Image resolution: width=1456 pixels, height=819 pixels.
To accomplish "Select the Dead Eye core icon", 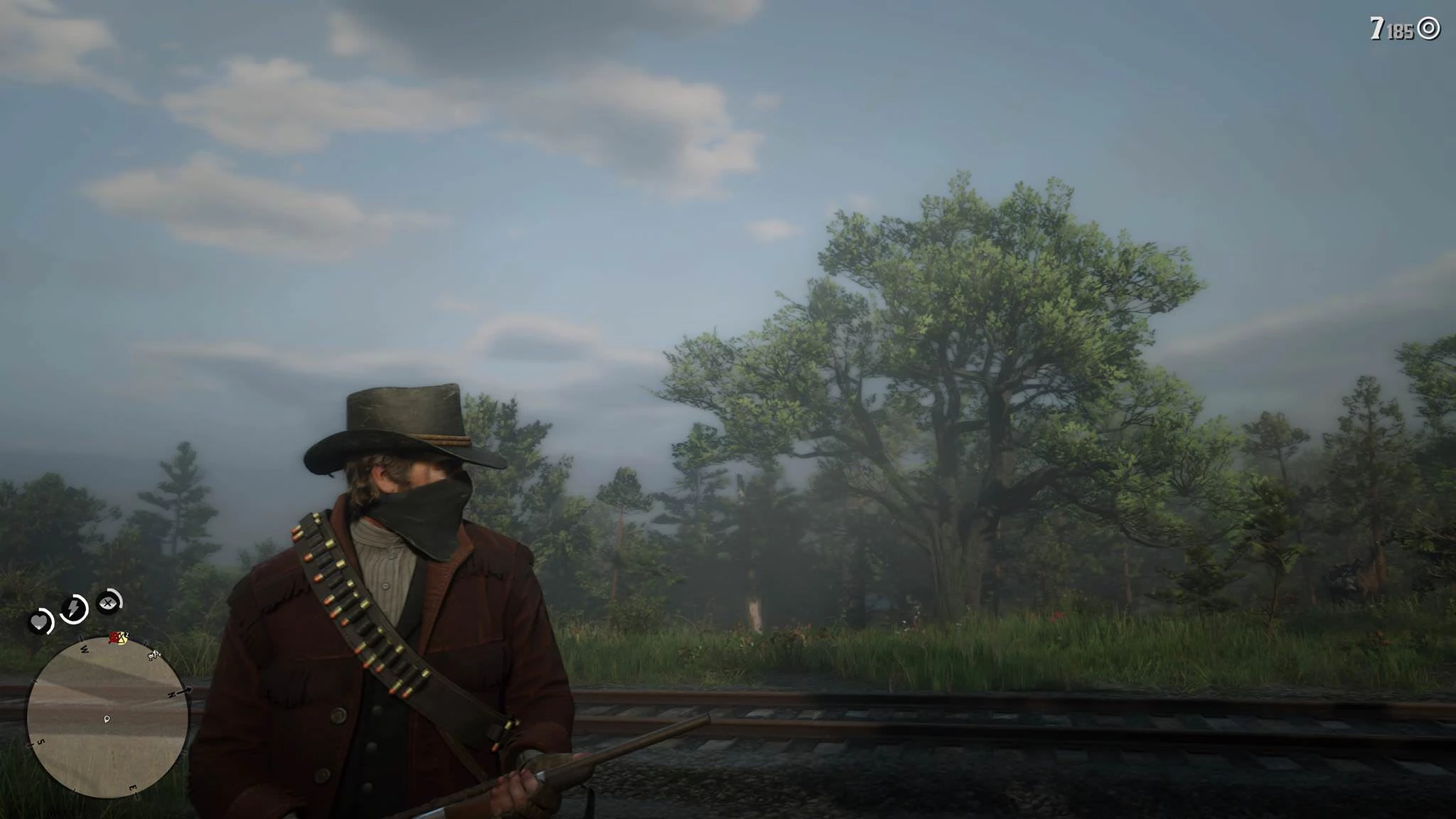I will click(108, 603).
